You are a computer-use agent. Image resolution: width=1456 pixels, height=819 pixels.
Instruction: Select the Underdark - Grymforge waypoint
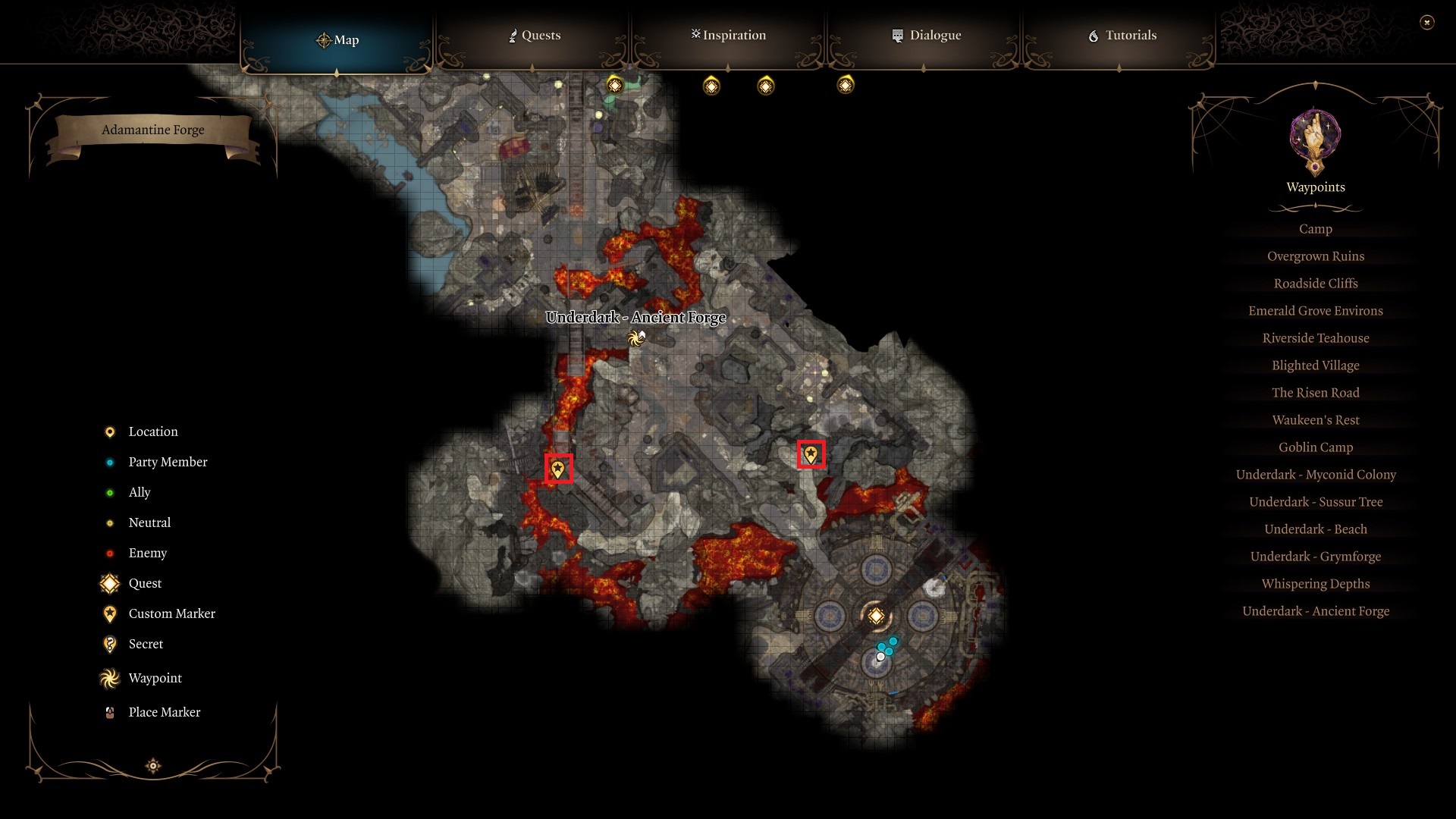click(1316, 556)
